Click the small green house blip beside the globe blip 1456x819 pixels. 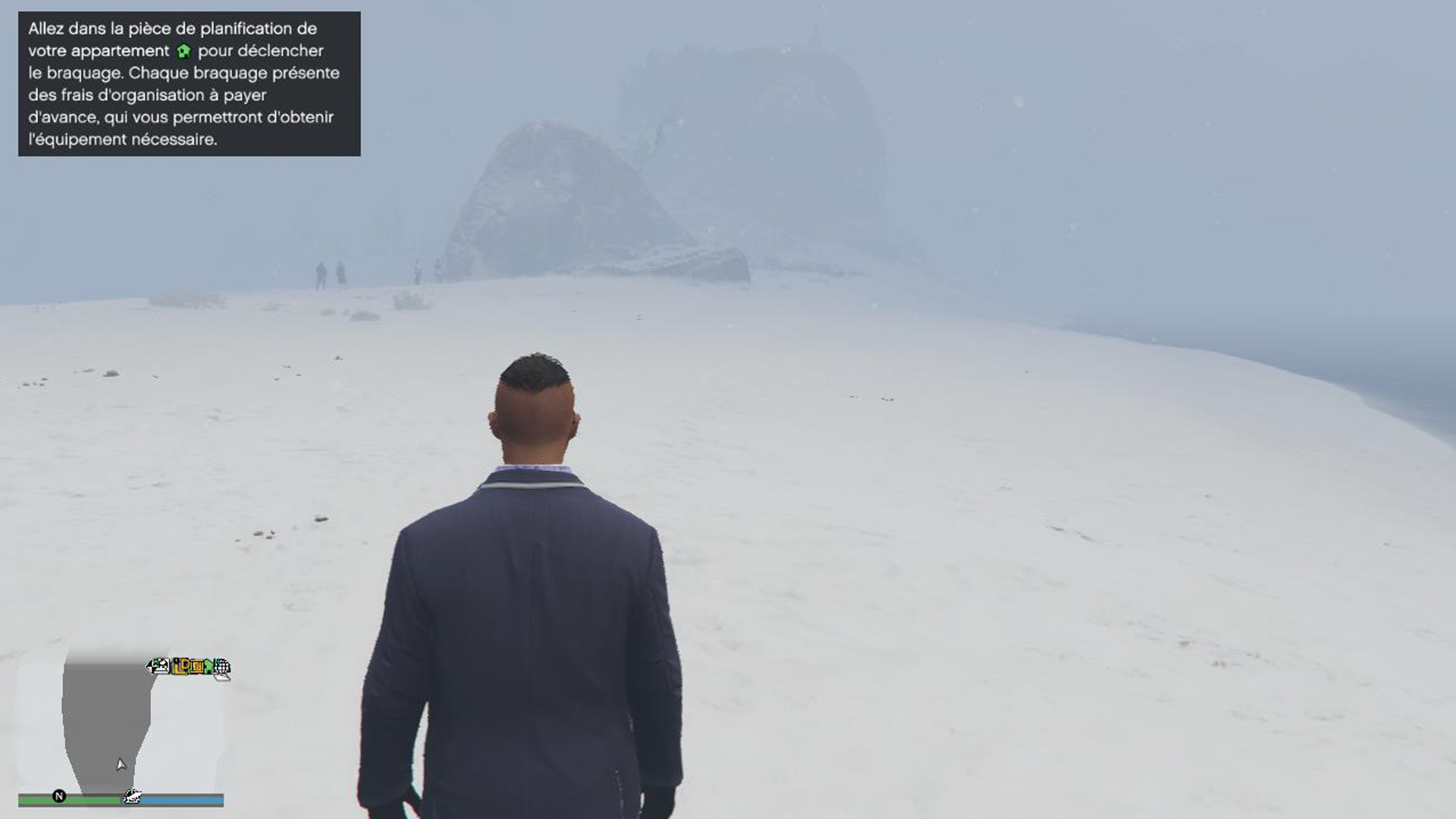pyautogui.click(x=209, y=666)
